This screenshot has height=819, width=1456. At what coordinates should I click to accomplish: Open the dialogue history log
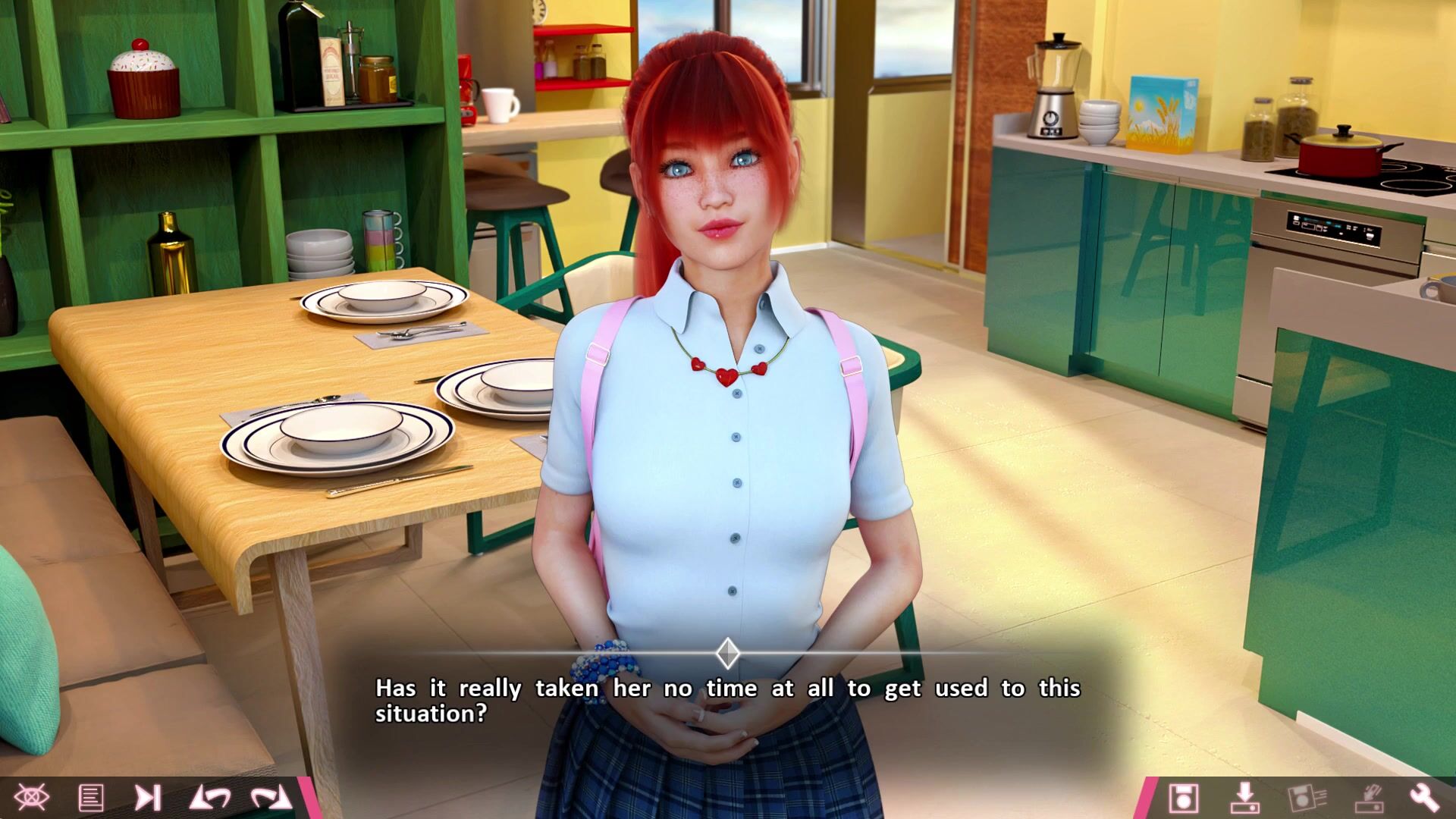tap(91, 798)
